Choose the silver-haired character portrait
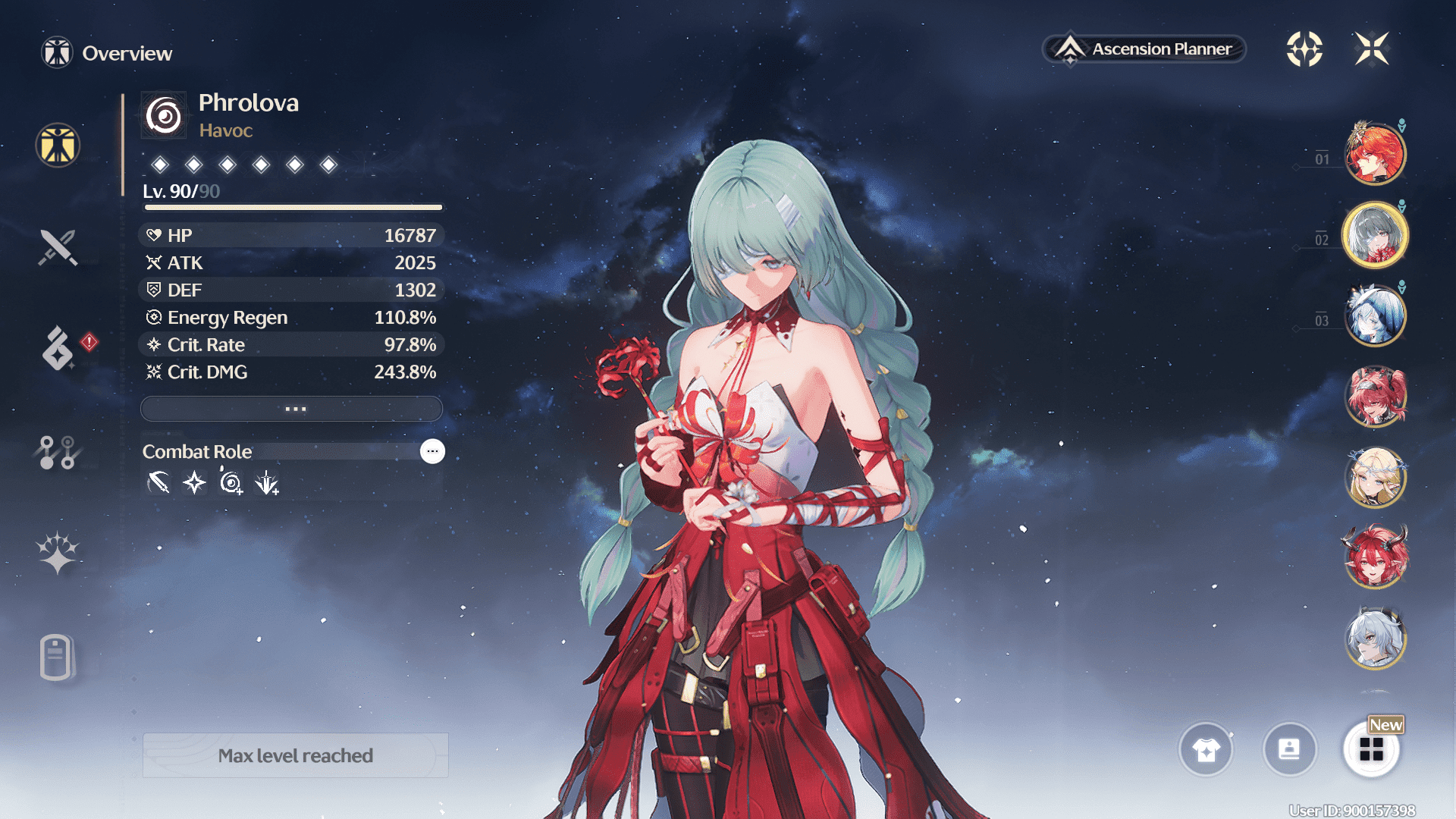This screenshot has height=819, width=1456. (x=1374, y=639)
